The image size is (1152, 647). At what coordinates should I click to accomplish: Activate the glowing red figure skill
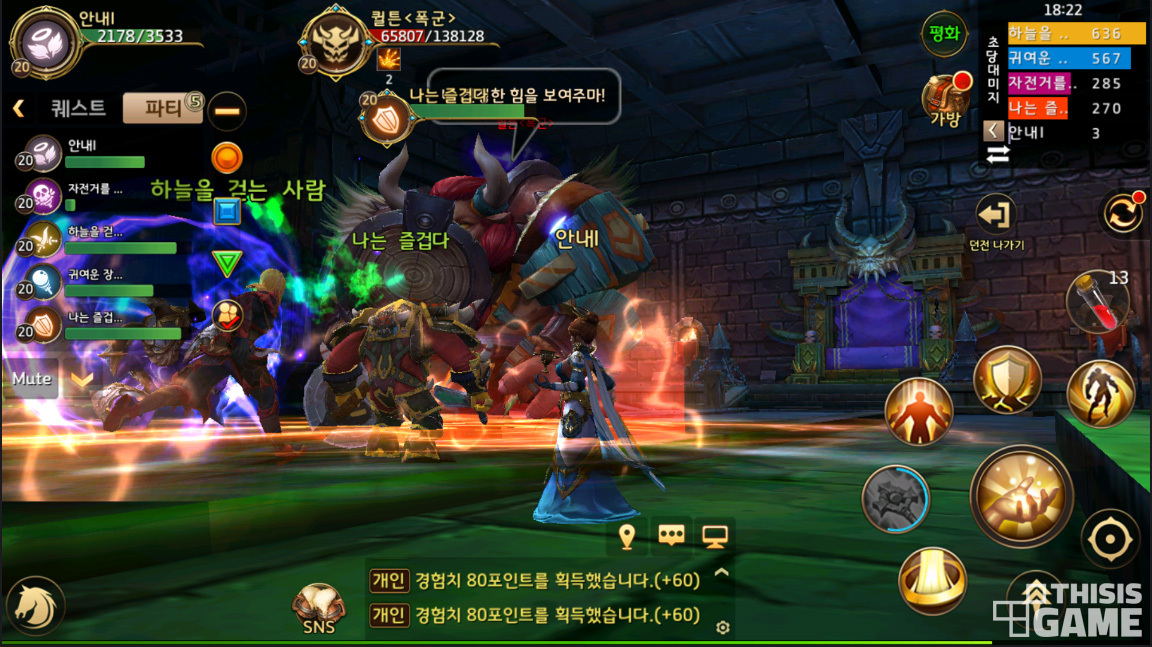pos(918,412)
